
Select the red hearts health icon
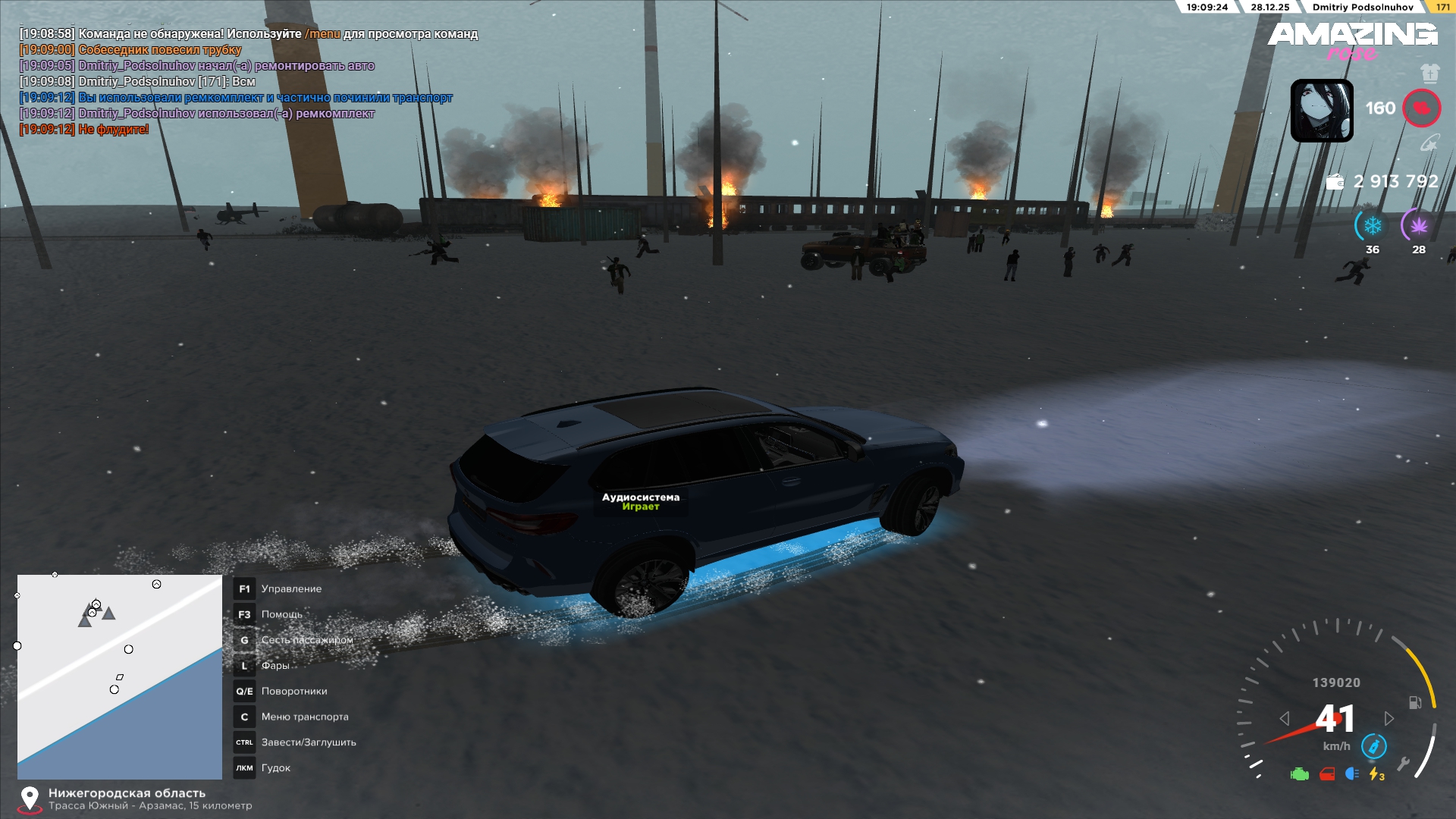1421,108
